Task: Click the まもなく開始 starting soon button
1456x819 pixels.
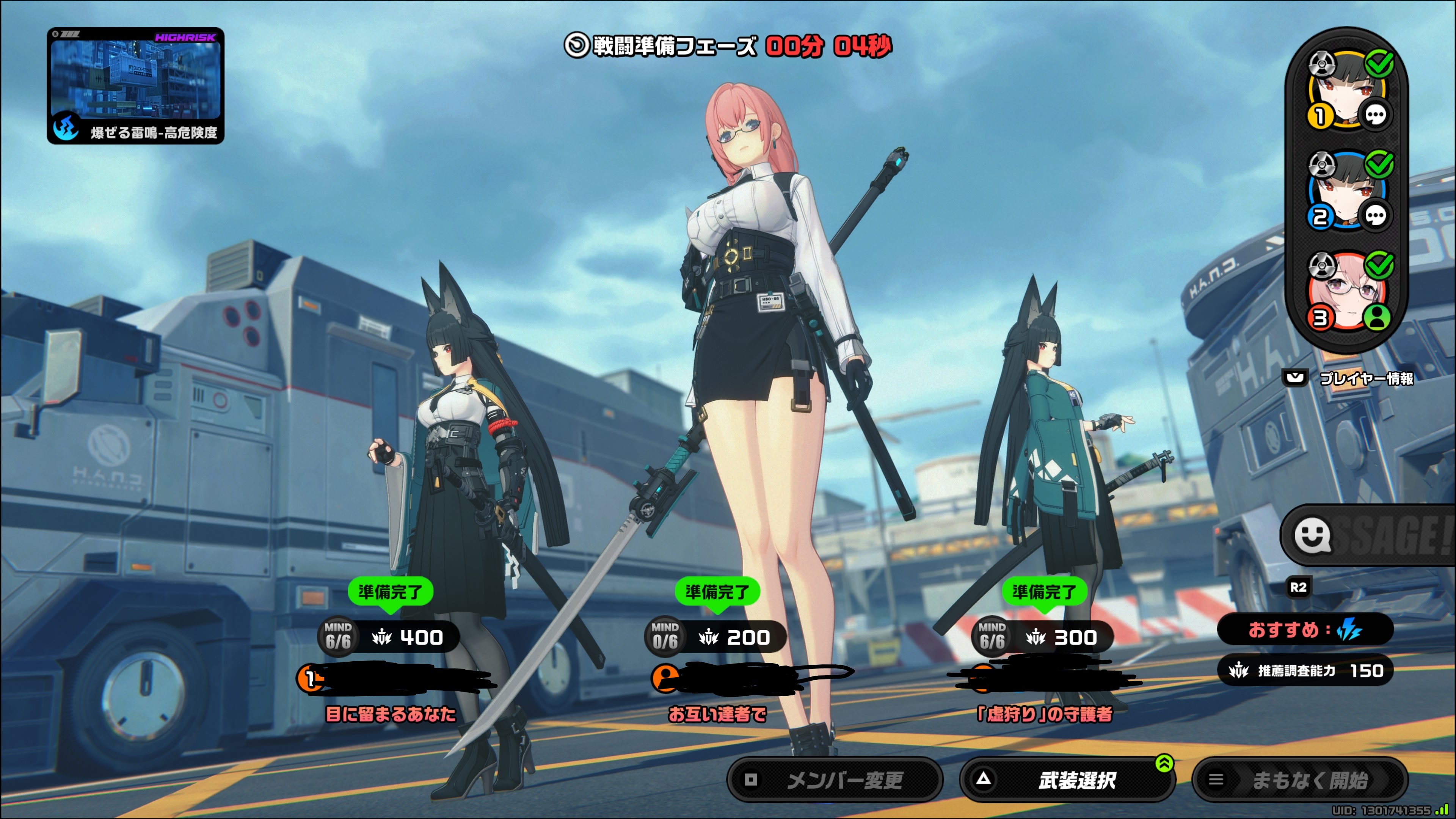Action: coord(1299,780)
